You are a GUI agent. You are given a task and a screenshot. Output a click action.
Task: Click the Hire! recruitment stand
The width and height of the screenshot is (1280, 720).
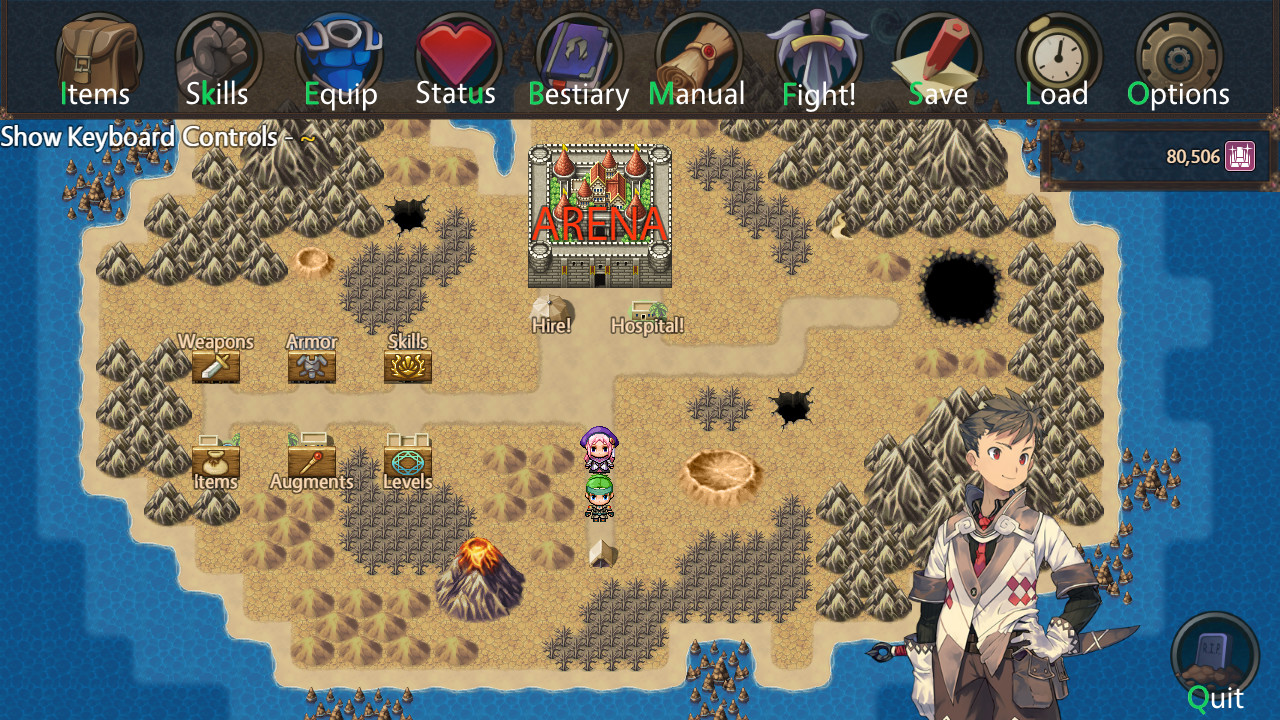[x=549, y=303]
